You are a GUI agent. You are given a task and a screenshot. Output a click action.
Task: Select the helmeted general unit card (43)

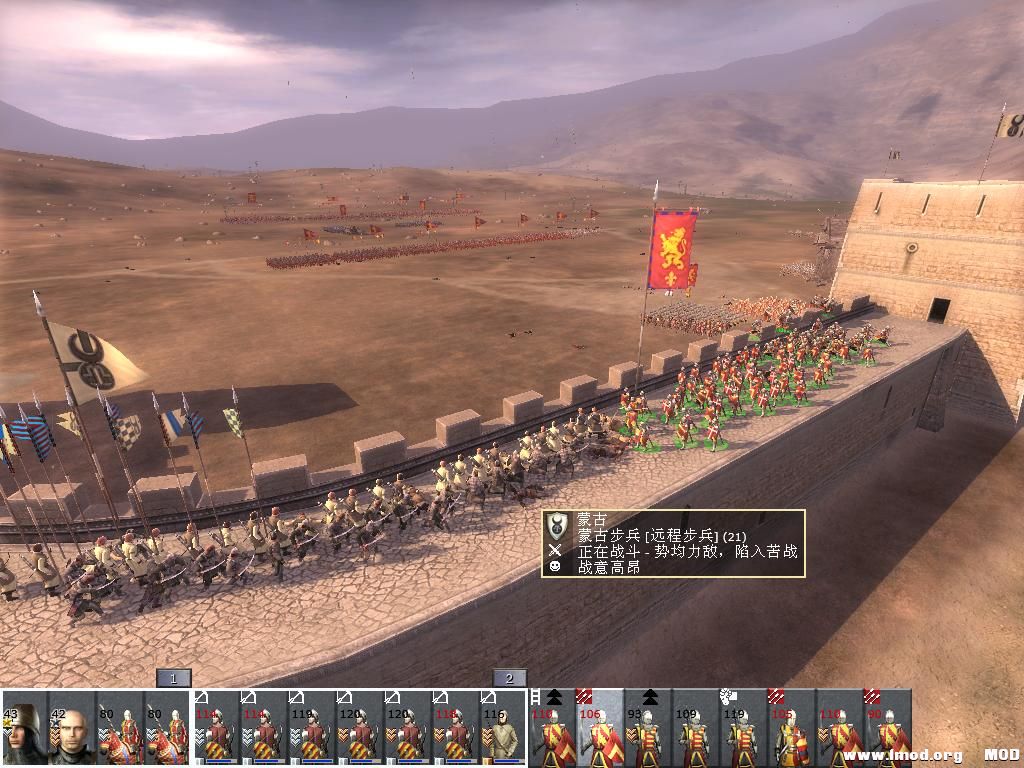24,728
